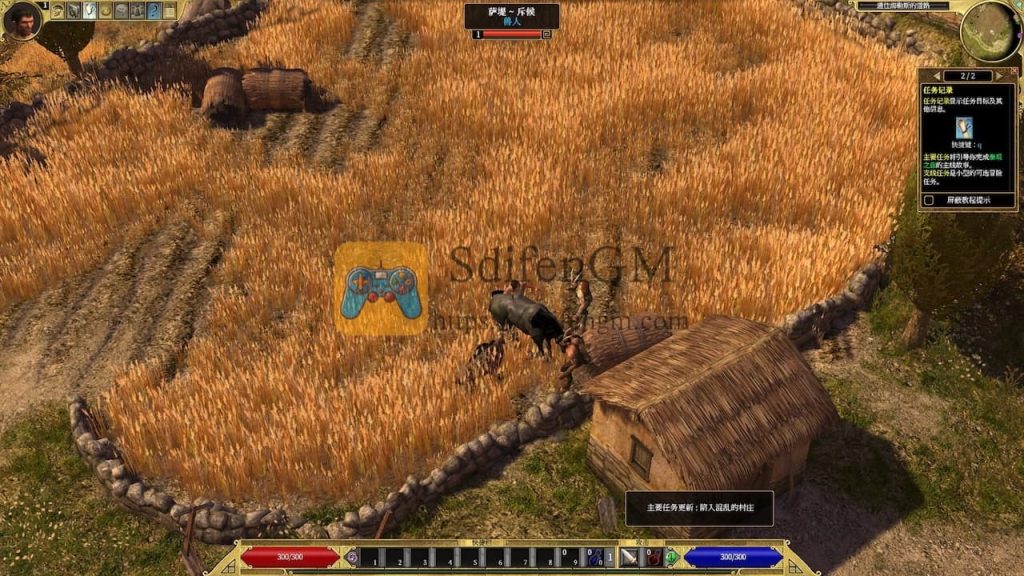Image resolution: width=1024 pixels, height=576 pixels.
Task: Use the blue mana potion slot
Action: point(593,557)
